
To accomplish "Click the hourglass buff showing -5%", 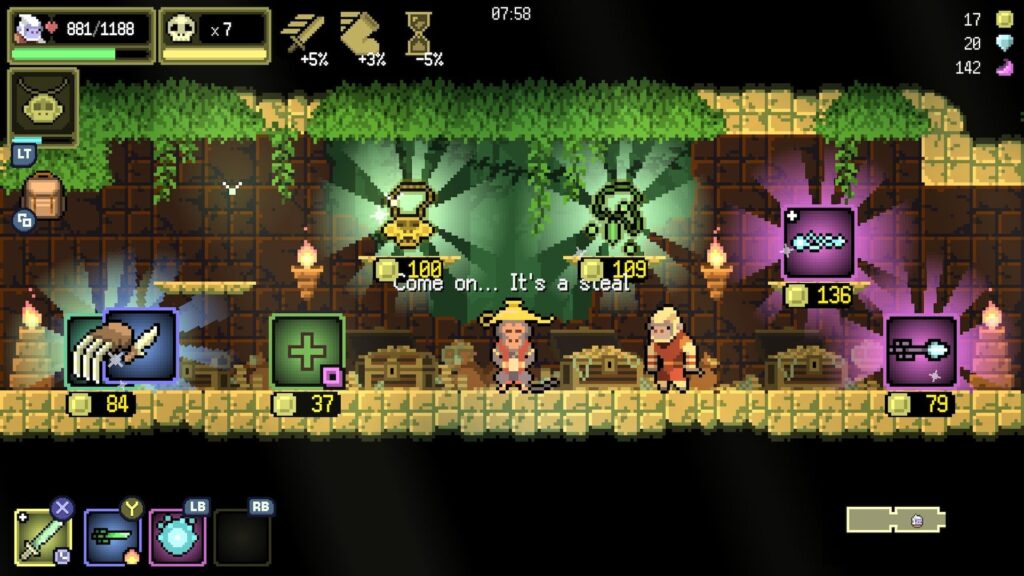I will 418,33.
